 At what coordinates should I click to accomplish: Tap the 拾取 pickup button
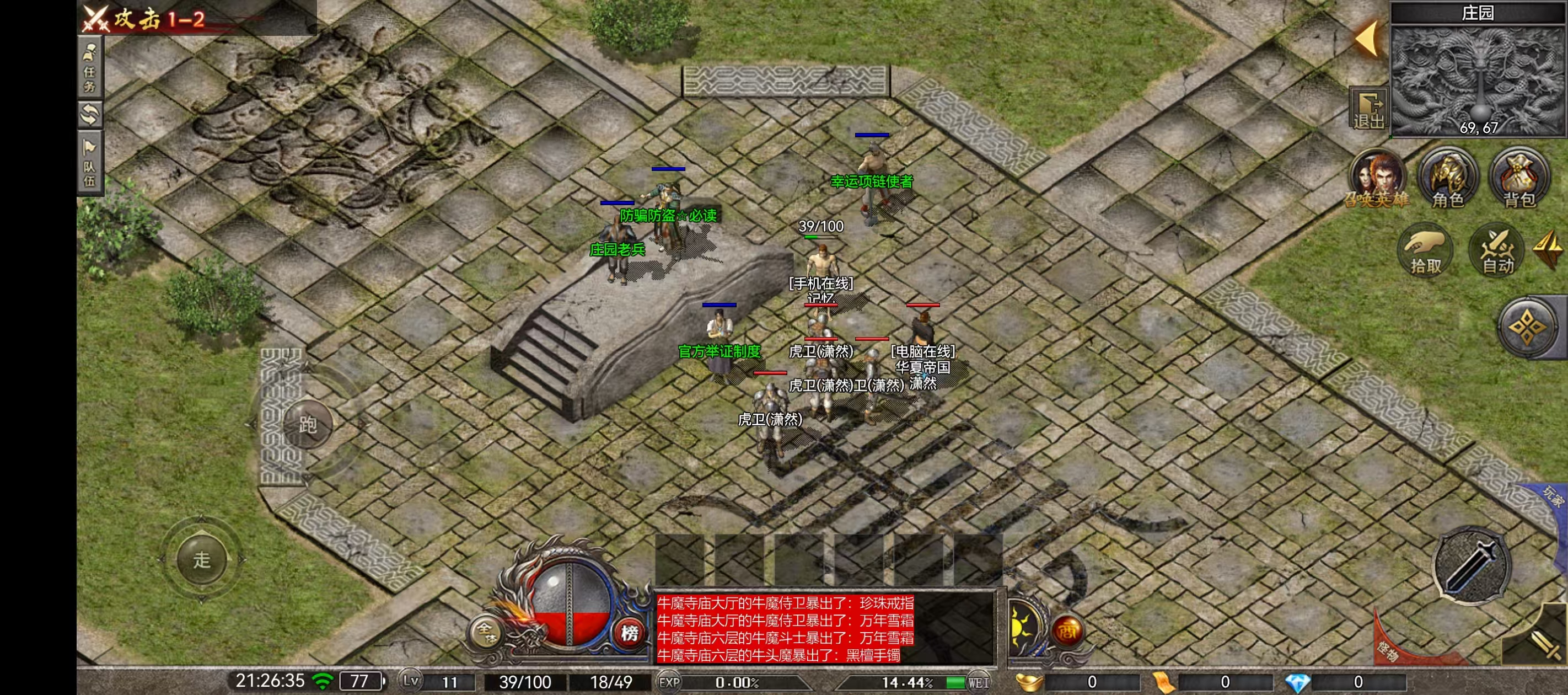coord(1426,251)
